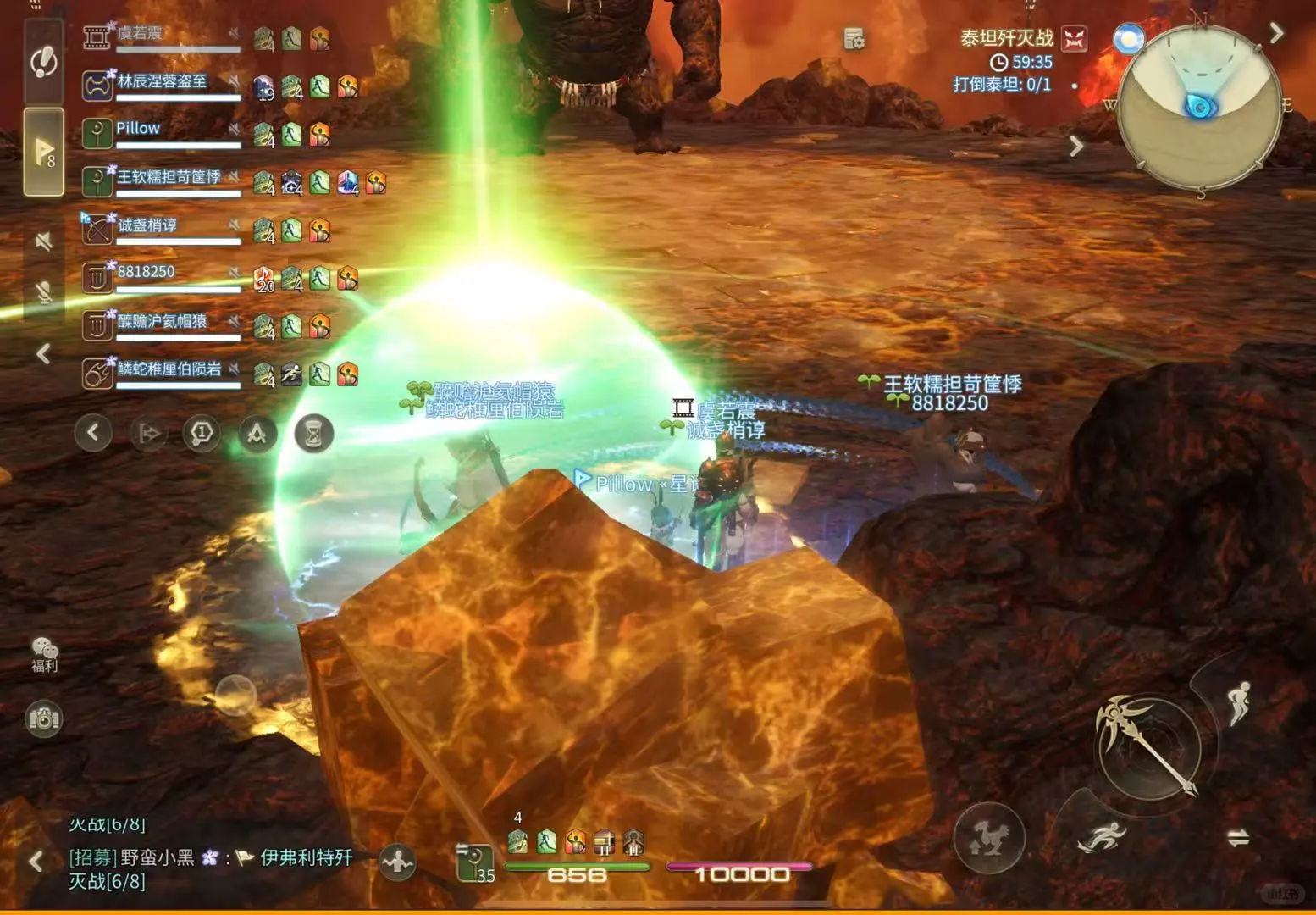This screenshot has width=1316, height=915.
Task: Collapse the floating shortcut bar back chevron
Action: pos(93,433)
